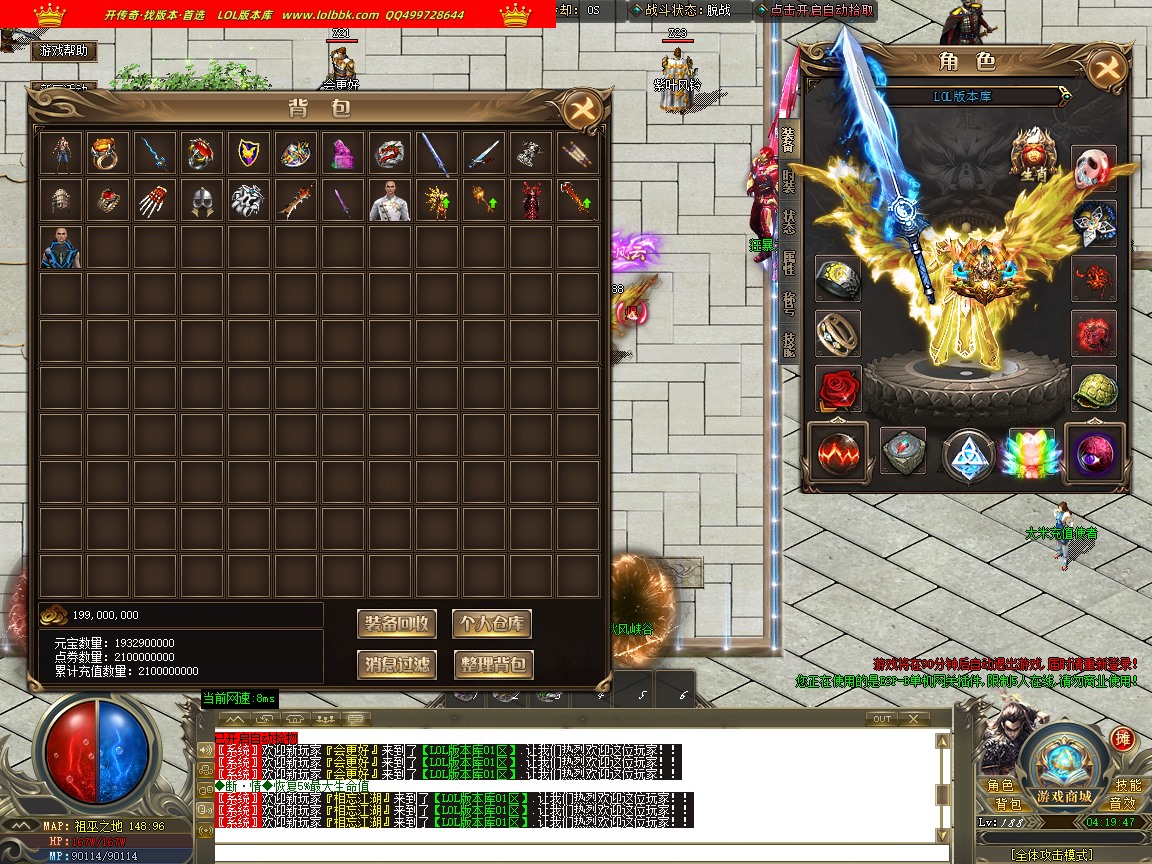Sort the bag with 整理背包

(x=491, y=664)
